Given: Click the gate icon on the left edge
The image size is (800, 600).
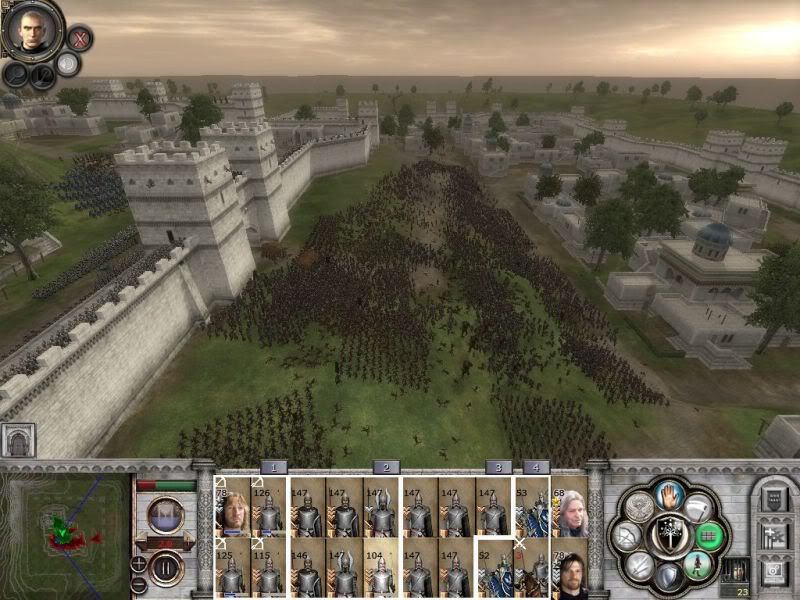Looking at the screenshot, I should [18, 440].
